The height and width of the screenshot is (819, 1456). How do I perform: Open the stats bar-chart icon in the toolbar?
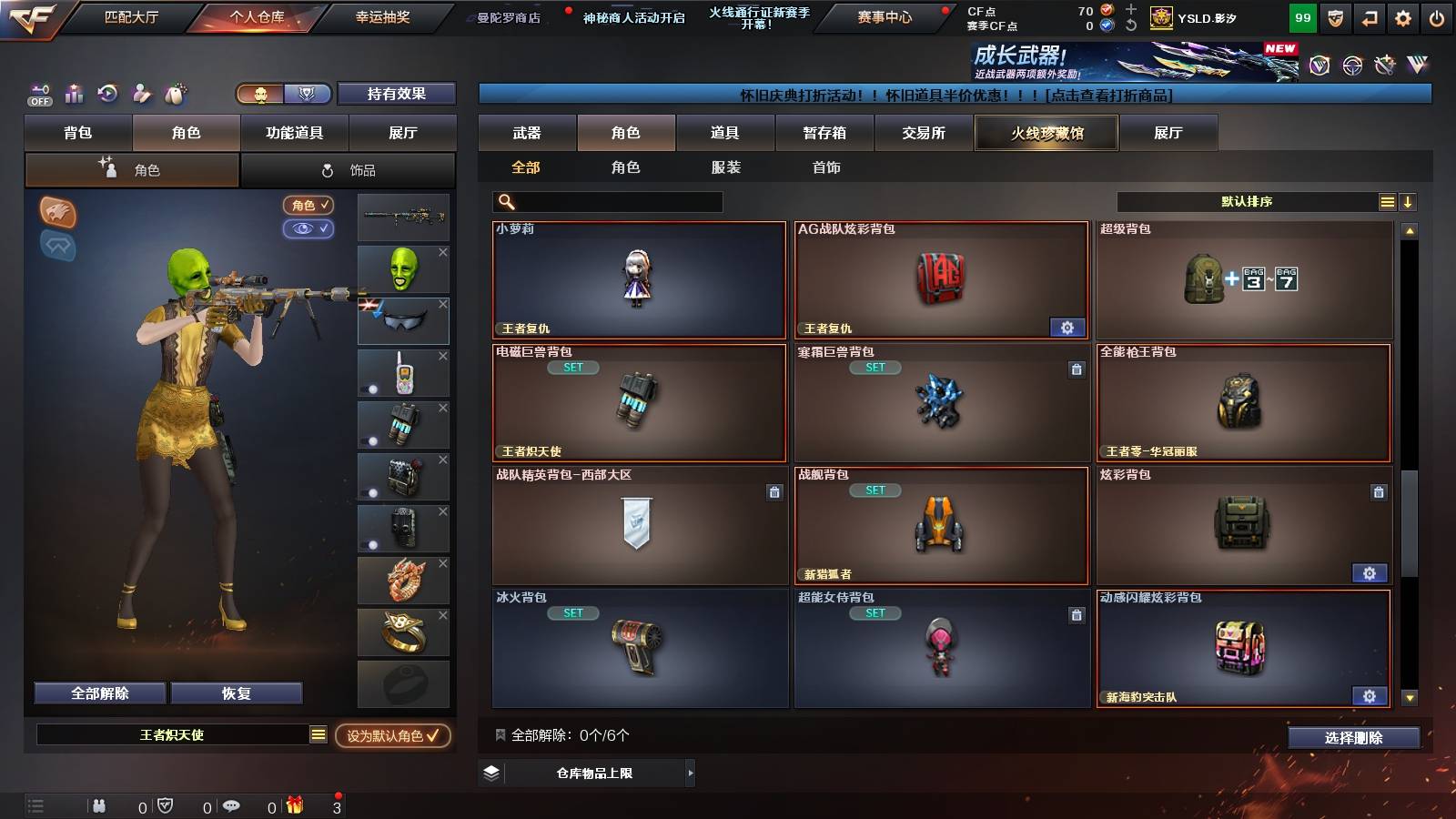pyautogui.click(x=73, y=93)
